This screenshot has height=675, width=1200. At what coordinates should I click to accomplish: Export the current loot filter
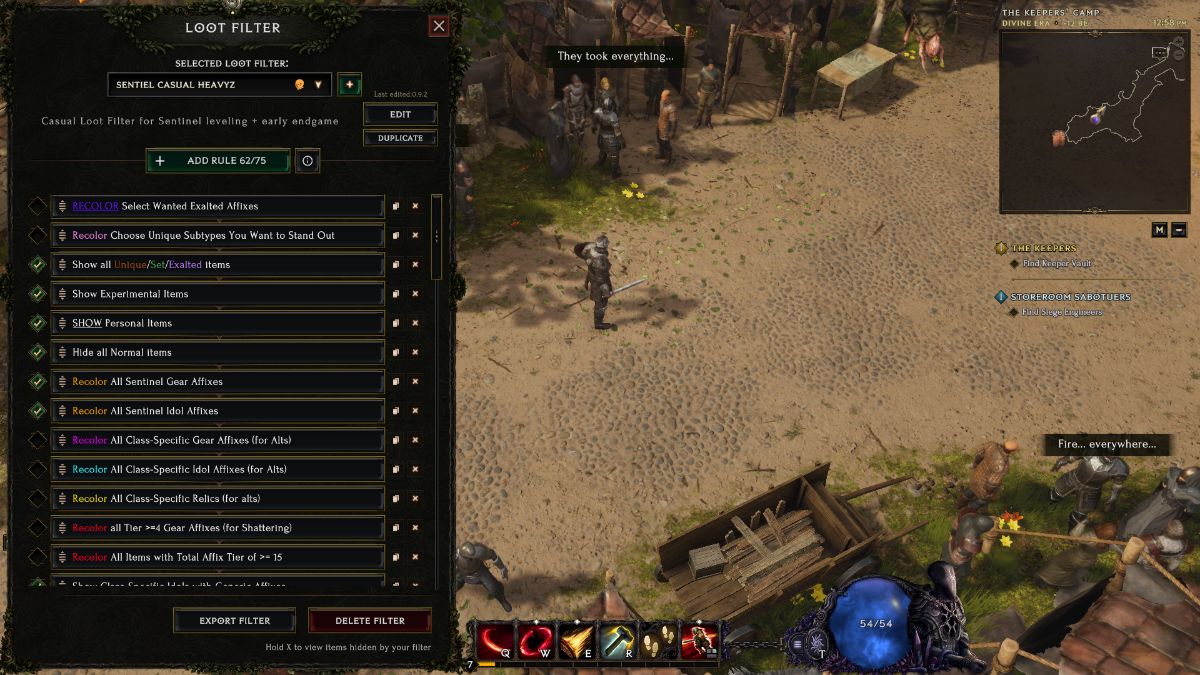point(234,621)
